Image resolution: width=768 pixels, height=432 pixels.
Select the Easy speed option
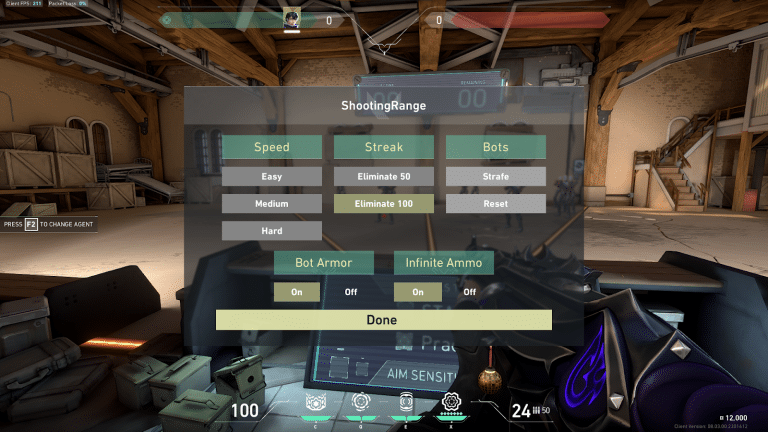(272, 177)
